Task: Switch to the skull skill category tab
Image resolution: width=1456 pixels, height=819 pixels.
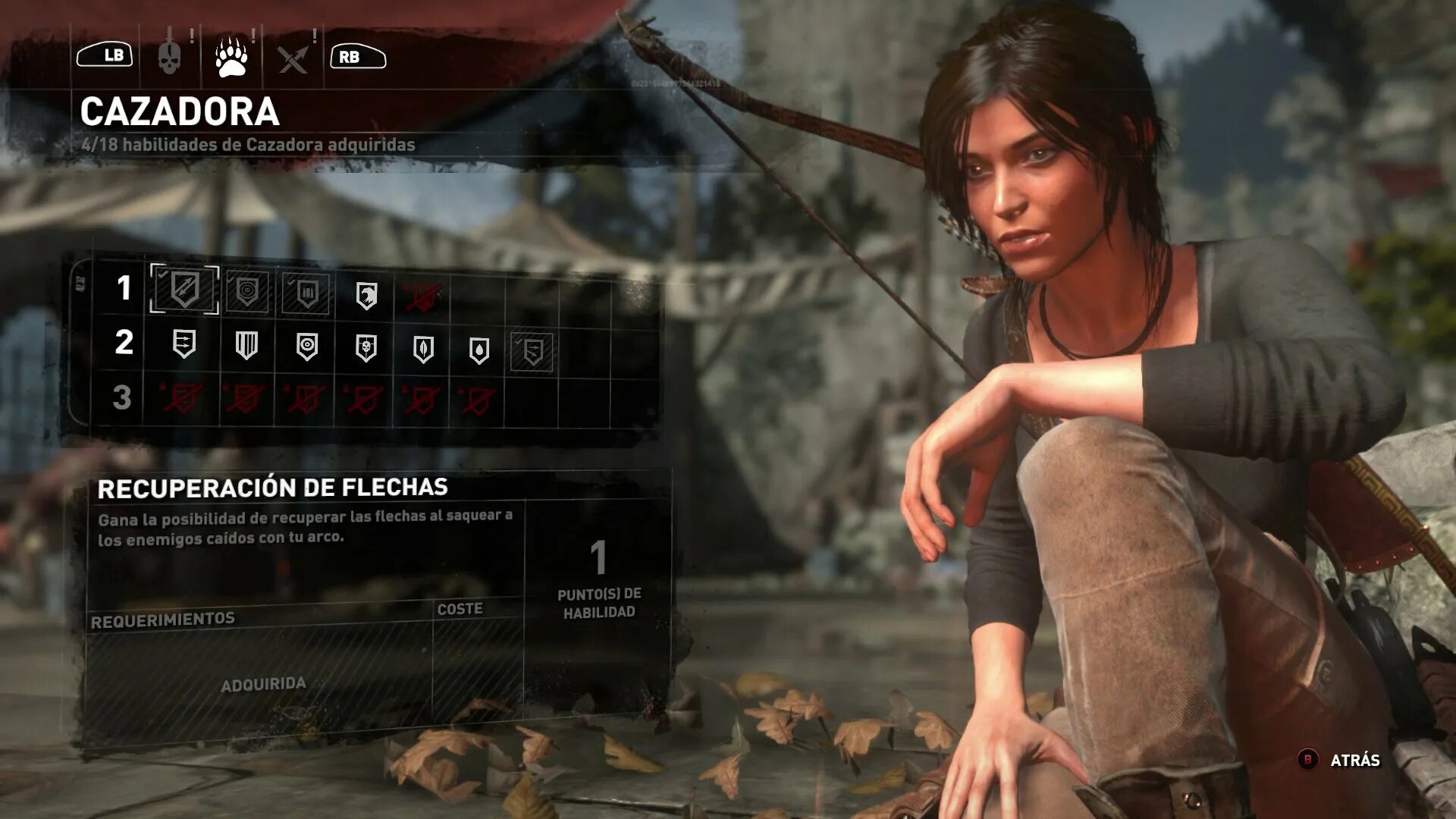Action: [169, 57]
